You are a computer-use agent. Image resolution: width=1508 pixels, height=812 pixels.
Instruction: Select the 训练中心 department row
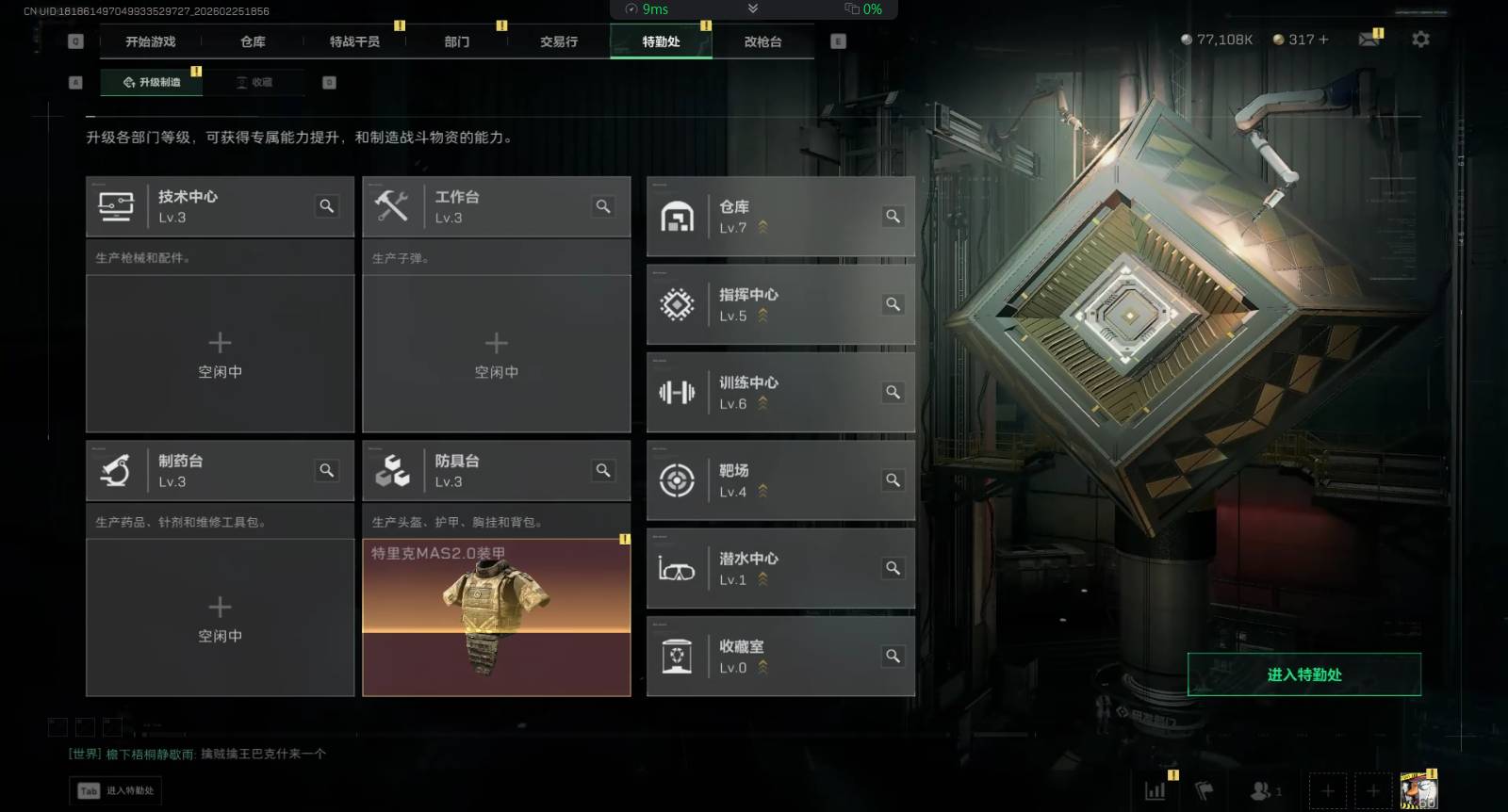(x=780, y=392)
